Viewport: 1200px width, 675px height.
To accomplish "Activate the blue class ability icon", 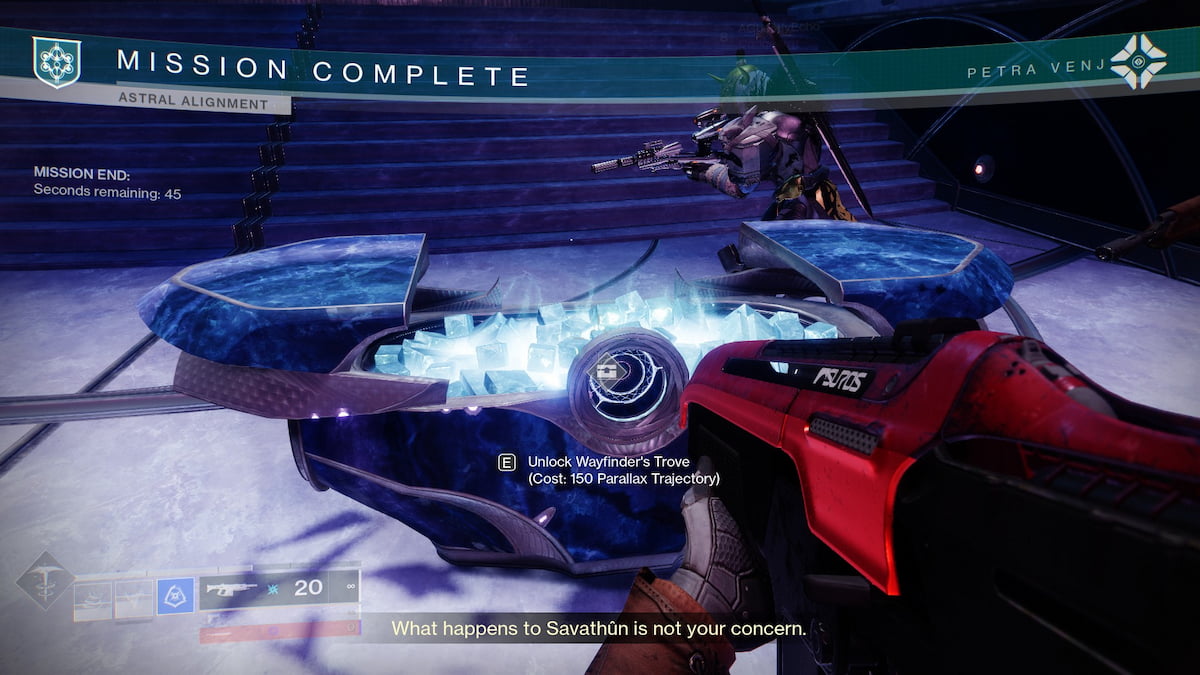I will [x=176, y=598].
